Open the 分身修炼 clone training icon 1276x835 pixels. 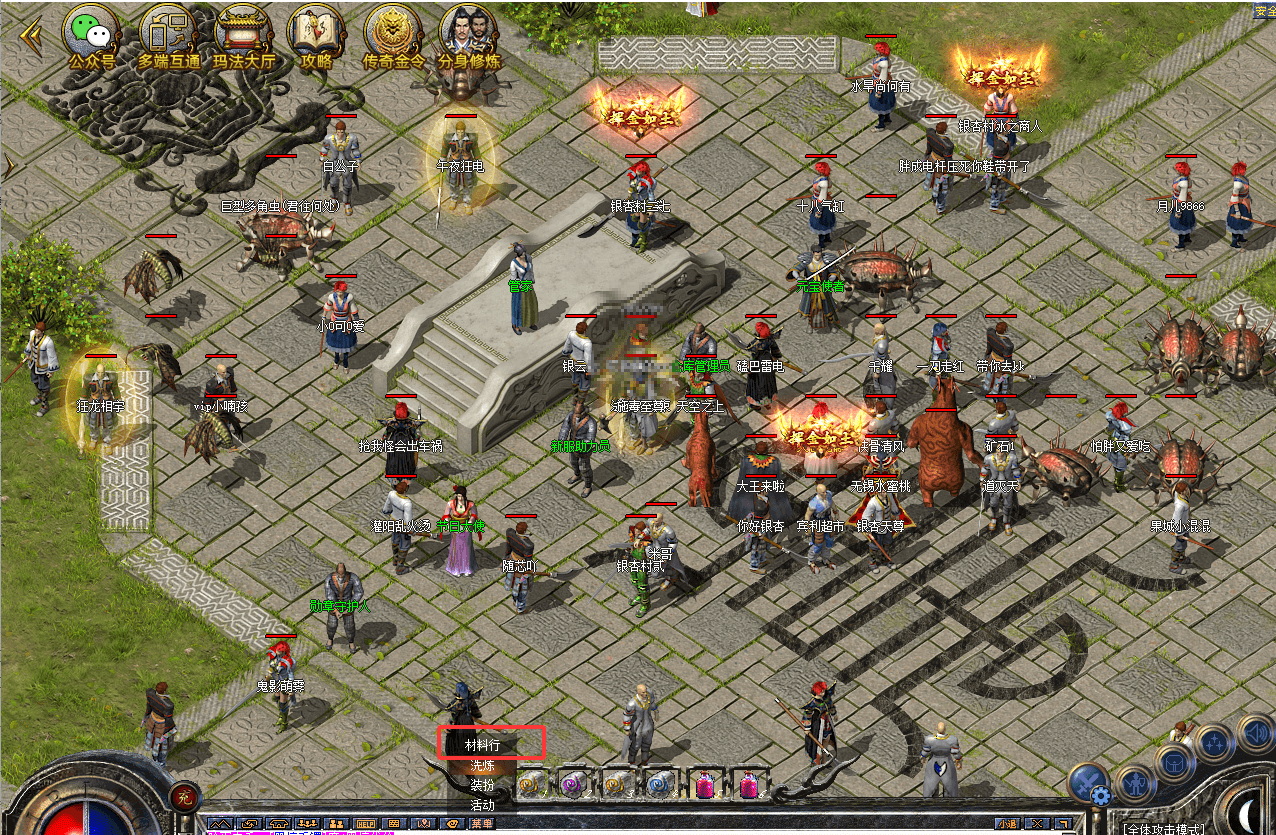click(469, 34)
